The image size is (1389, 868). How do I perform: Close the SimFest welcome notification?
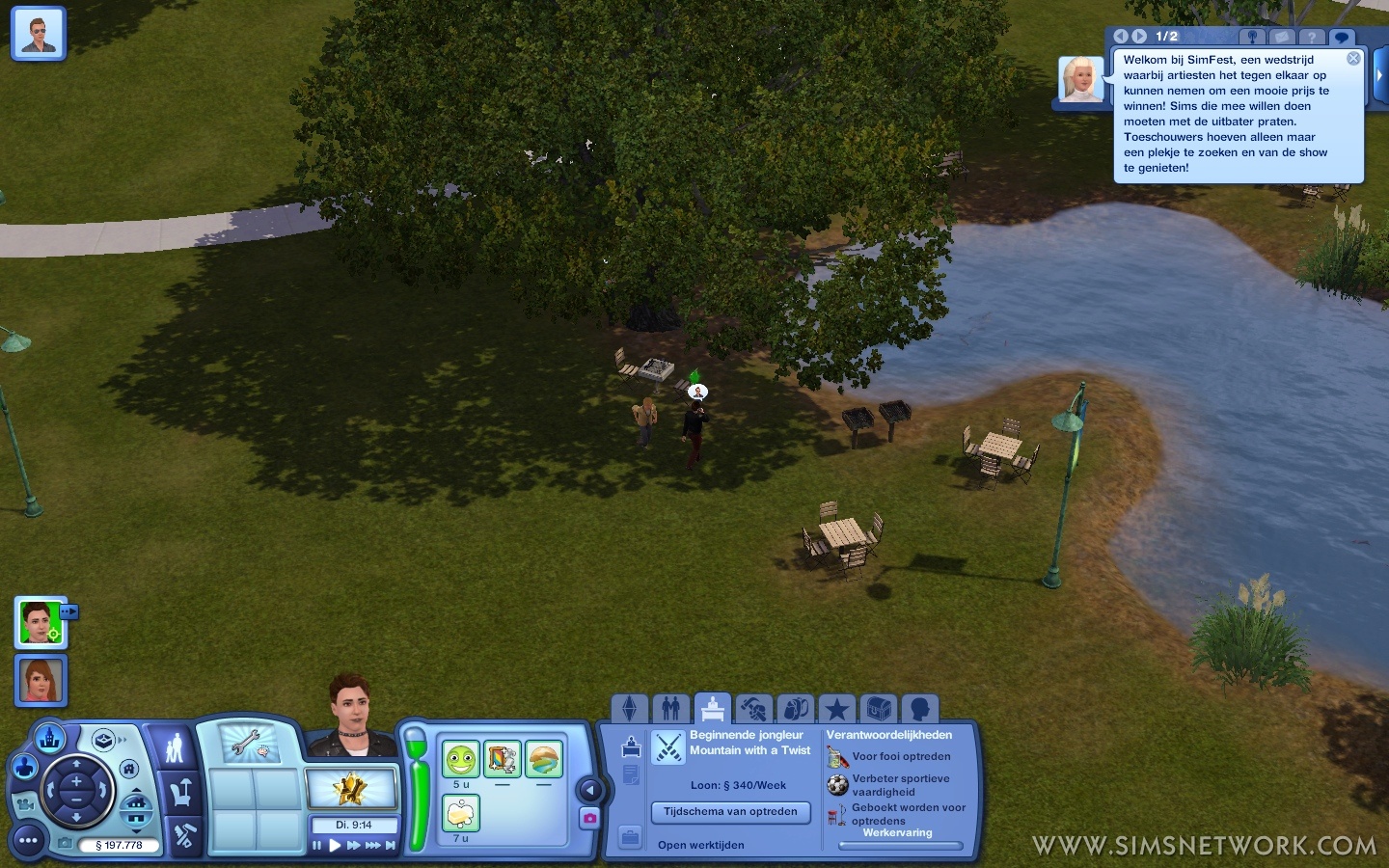(x=1353, y=59)
